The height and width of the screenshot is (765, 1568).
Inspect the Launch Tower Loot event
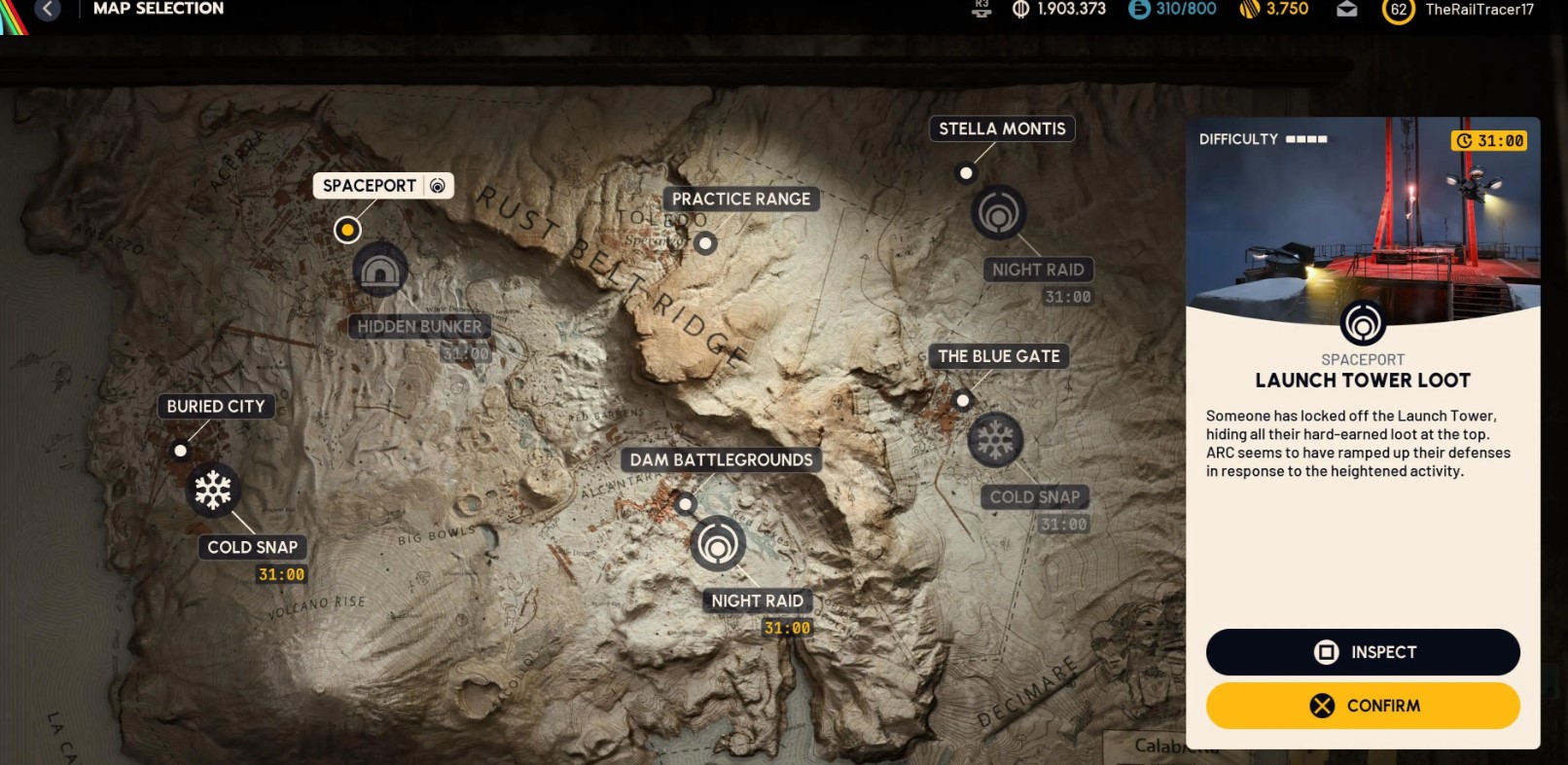1362,652
